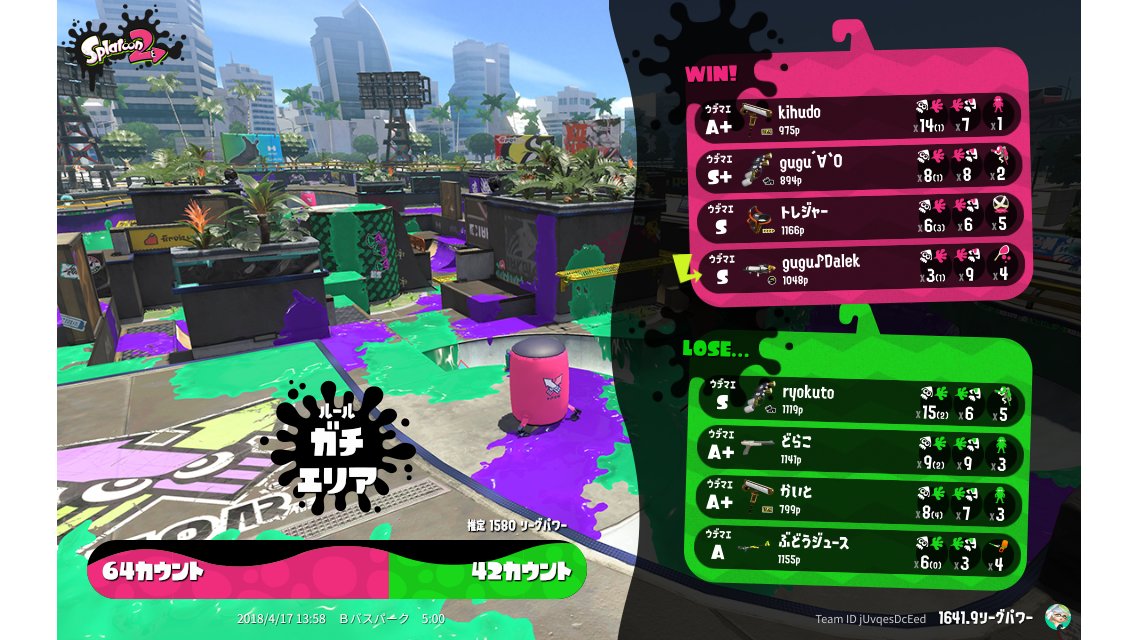Screen dimensions: 1138x640
Task: Select the トレジャー player row
Action: click(860, 218)
